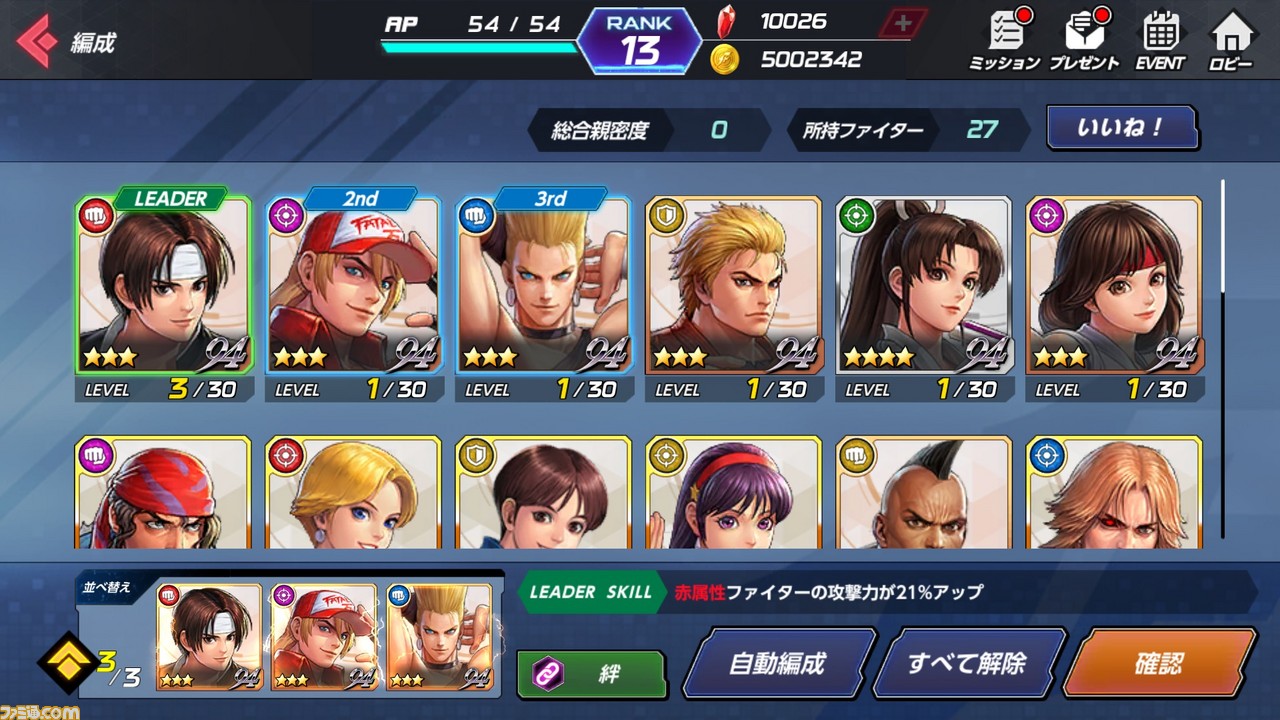The height and width of the screenshot is (720, 1280).
Task: Activate 自動編成 auto formation
Action: pos(778,663)
